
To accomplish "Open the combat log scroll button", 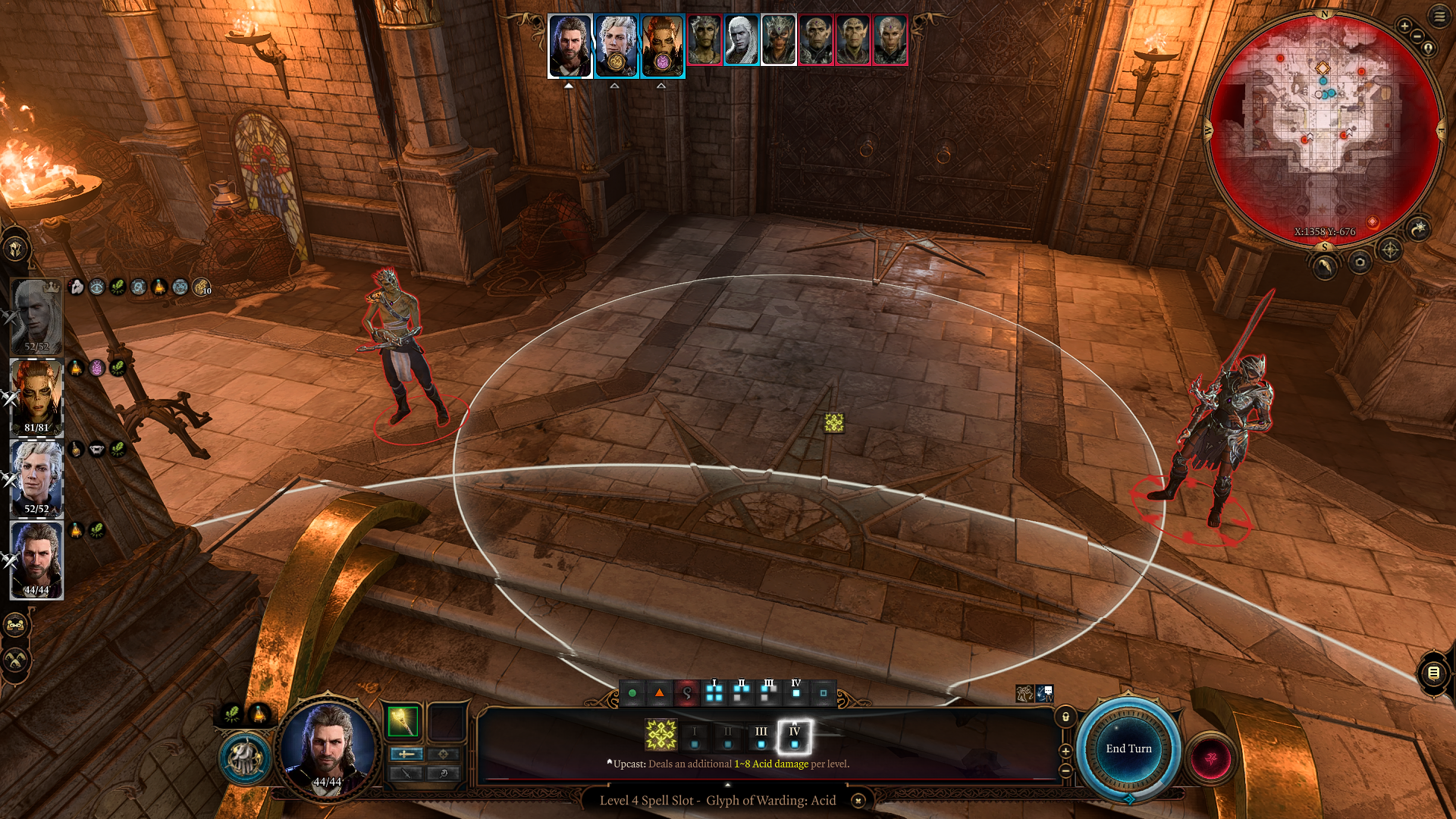I will click(1433, 673).
